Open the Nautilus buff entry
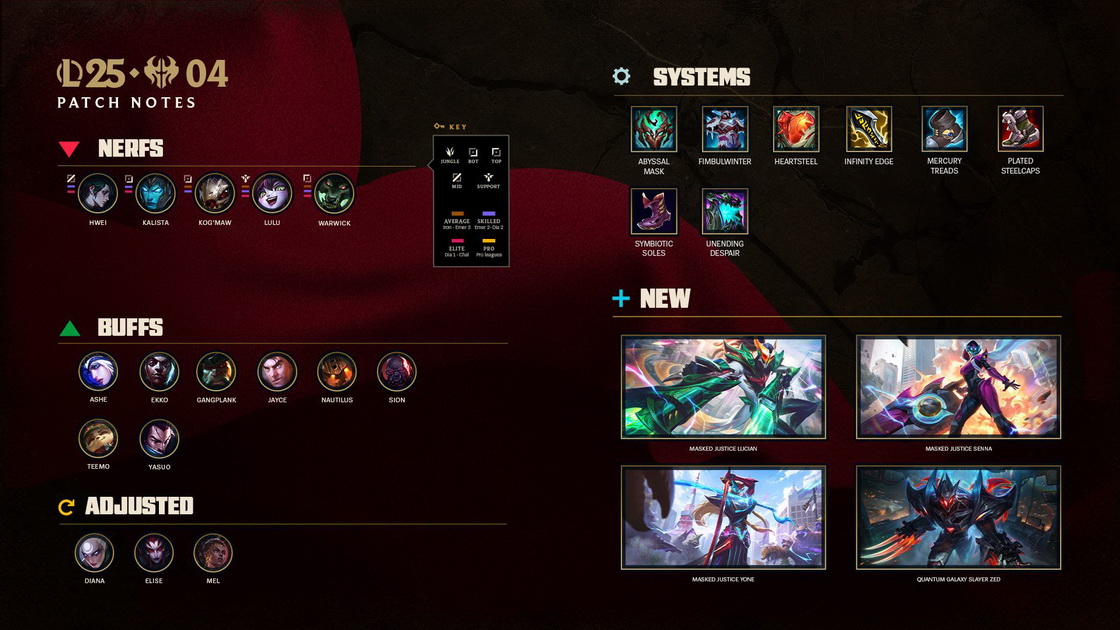 pos(337,371)
